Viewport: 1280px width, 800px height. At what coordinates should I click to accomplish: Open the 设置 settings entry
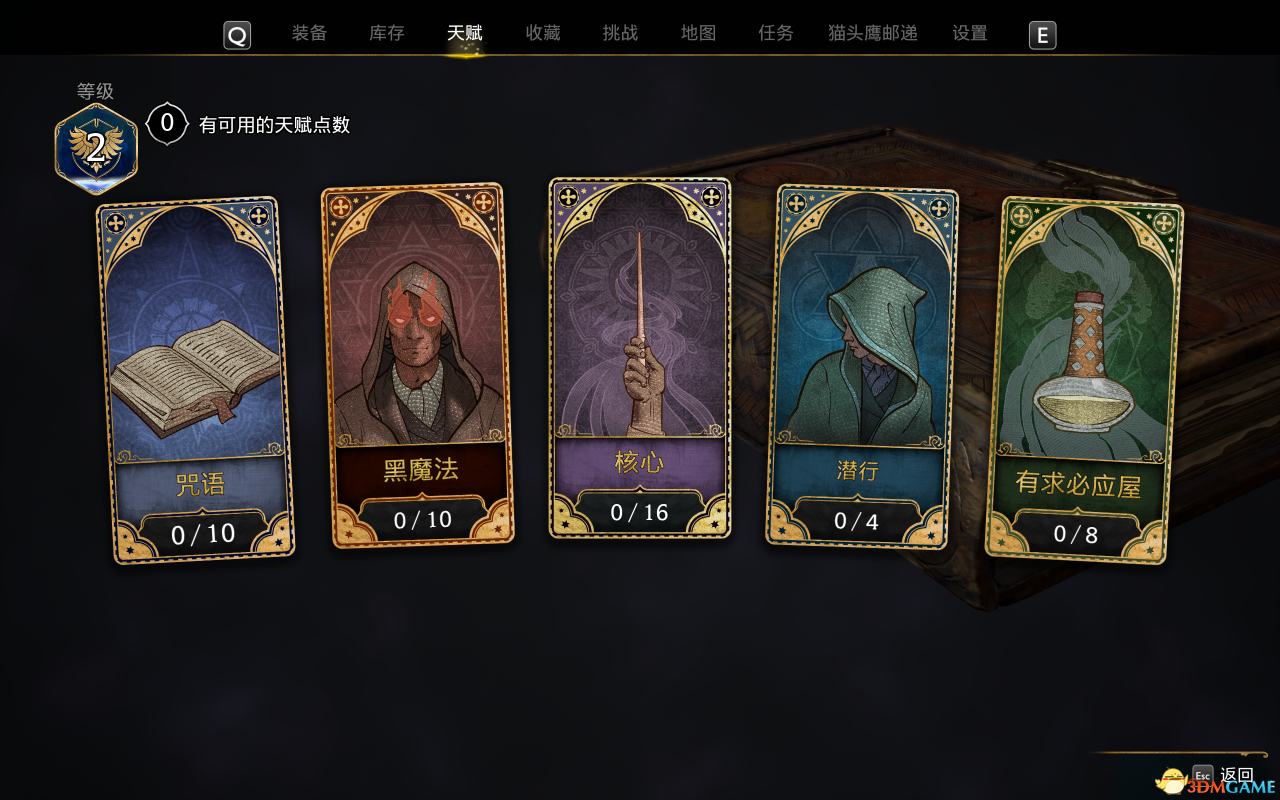point(969,33)
